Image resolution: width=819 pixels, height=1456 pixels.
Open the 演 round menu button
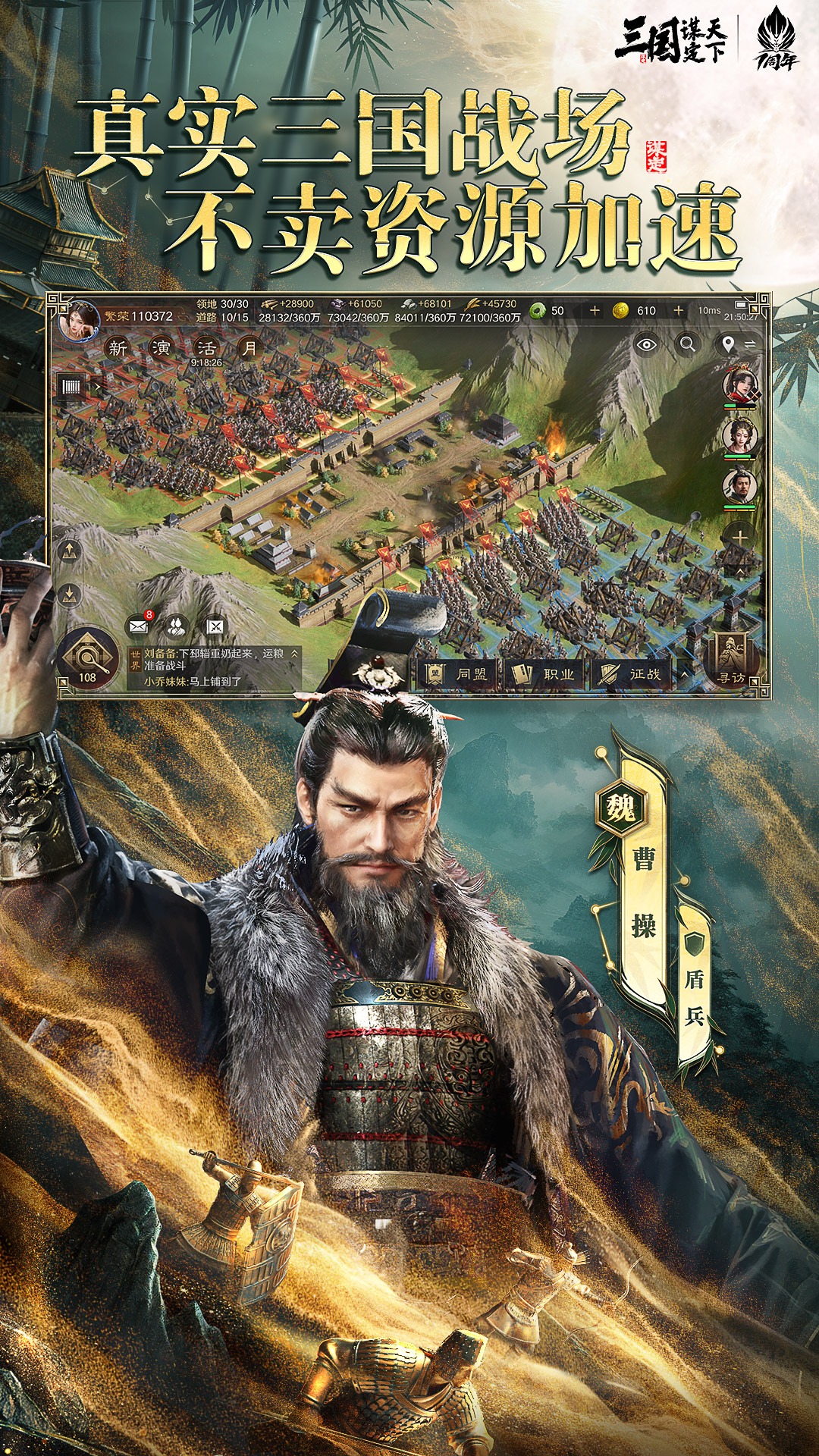(161, 348)
